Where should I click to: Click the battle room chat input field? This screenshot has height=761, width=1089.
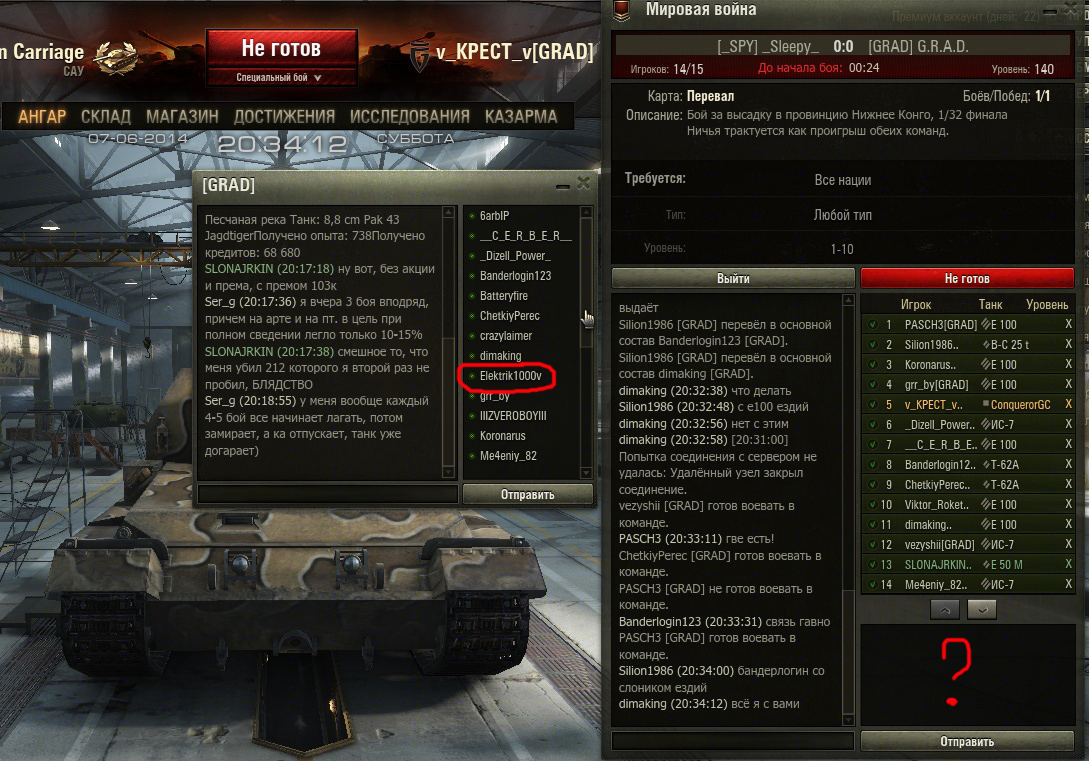(732, 741)
